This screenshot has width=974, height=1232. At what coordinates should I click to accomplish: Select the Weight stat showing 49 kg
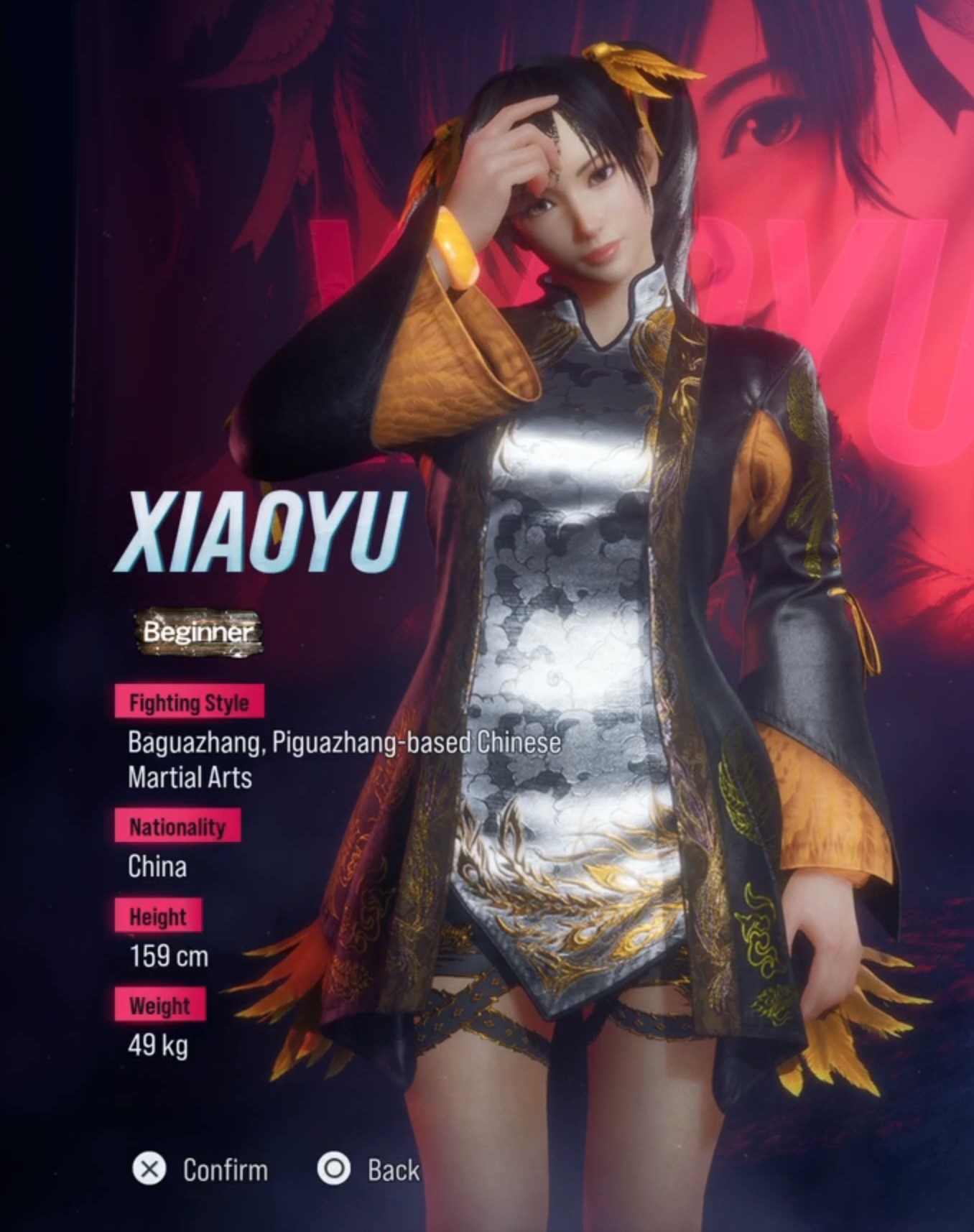pos(159,1047)
